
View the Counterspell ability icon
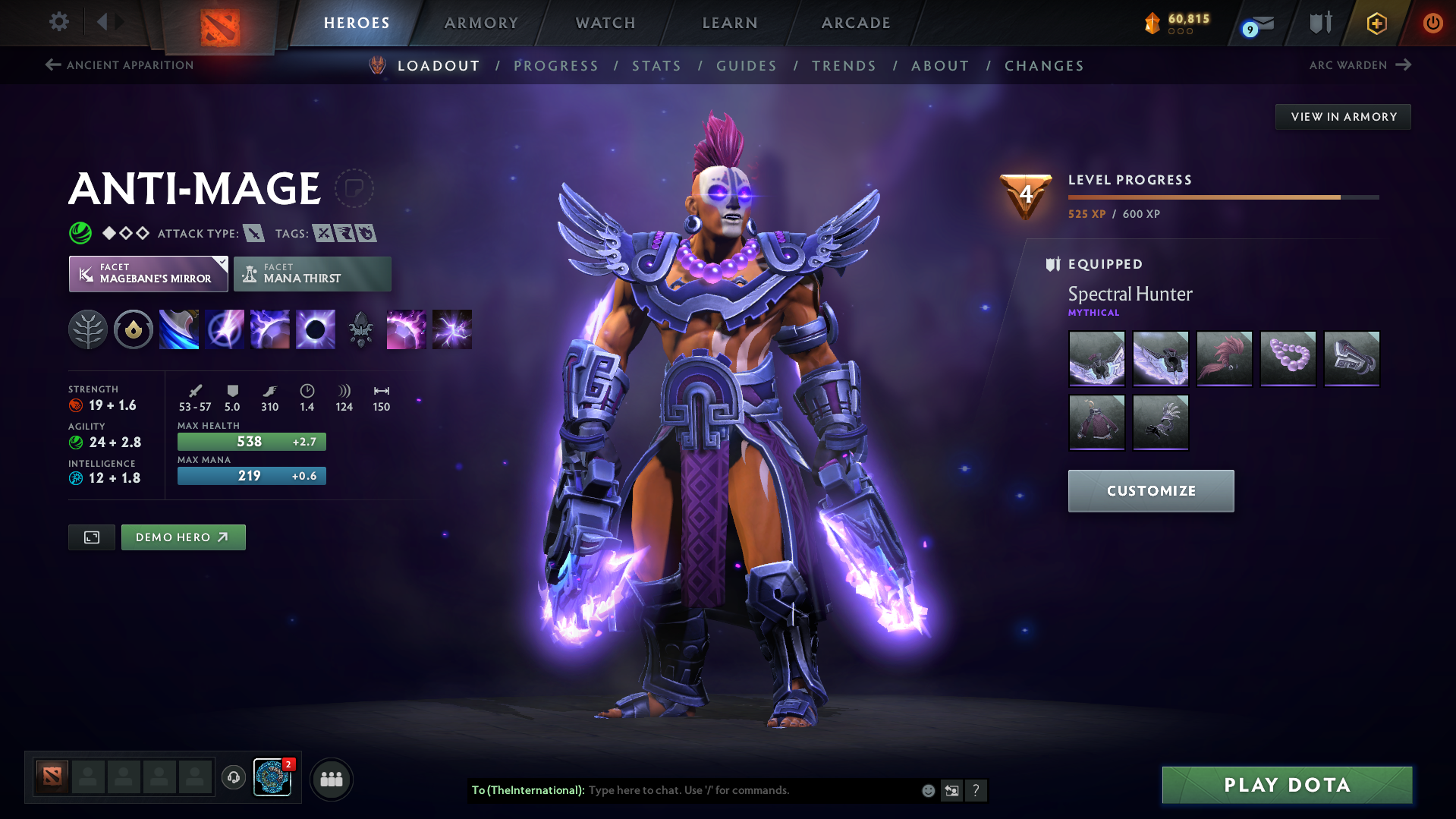pos(269,329)
